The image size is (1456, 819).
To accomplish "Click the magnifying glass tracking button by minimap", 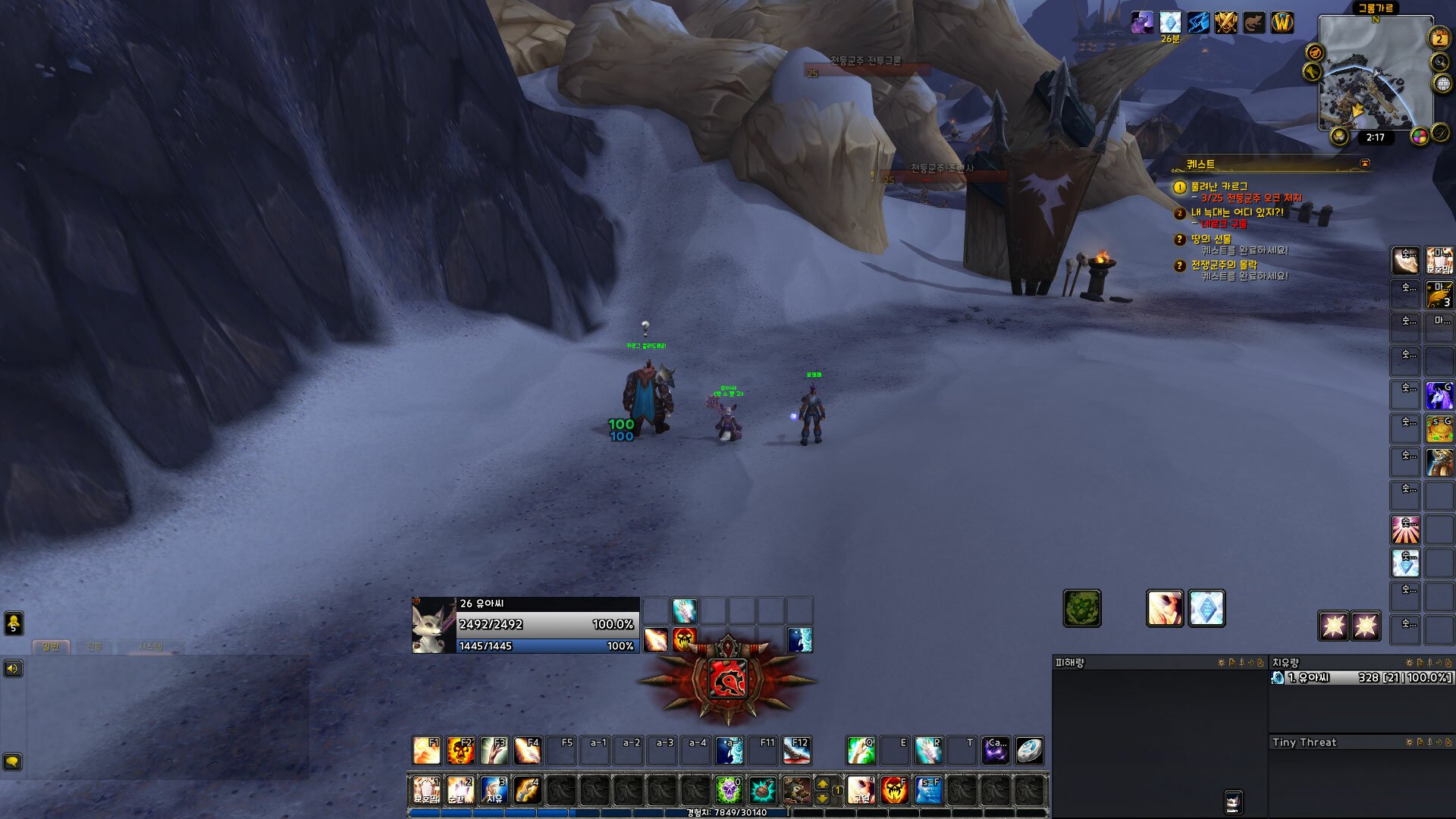I will point(1439,61).
